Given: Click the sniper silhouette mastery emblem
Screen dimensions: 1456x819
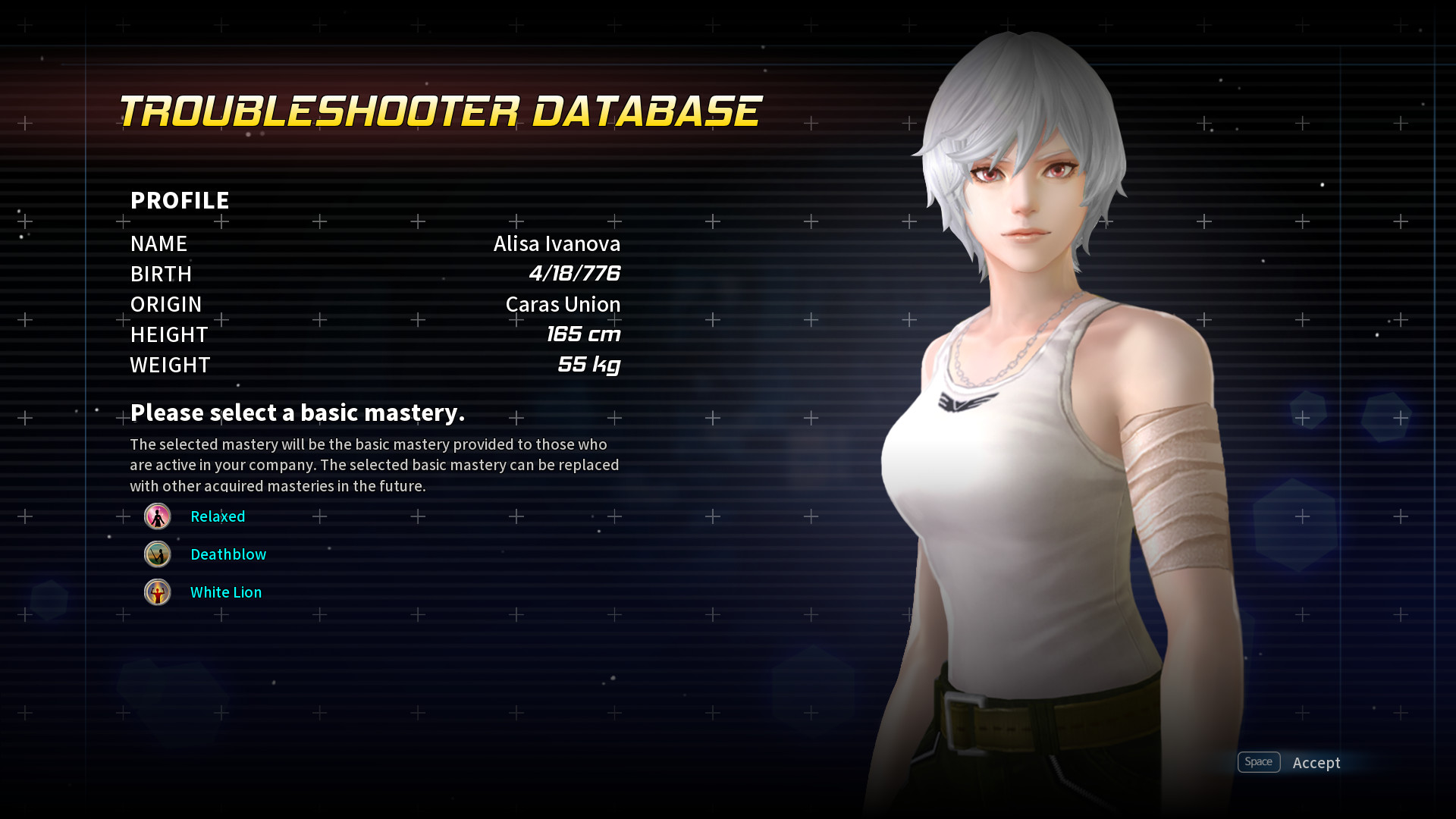Looking at the screenshot, I should pyautogui.click(x=157, y=554).
